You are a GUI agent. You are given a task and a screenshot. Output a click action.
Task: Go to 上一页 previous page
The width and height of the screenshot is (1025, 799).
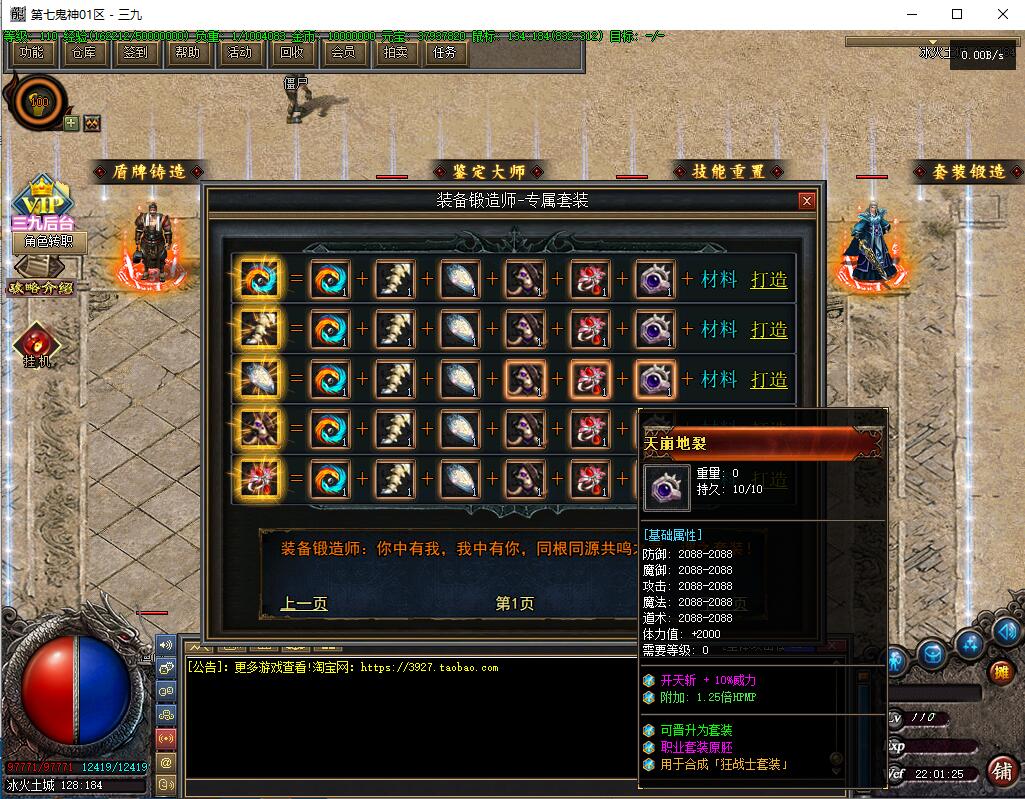point(304,603)
